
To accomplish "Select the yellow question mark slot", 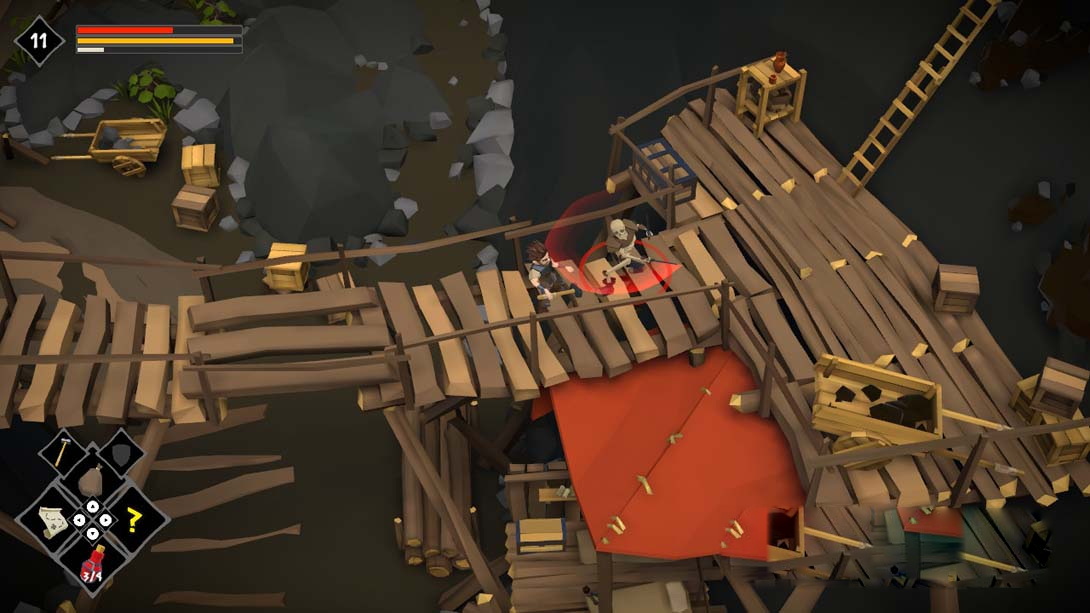I will pos(132,520).
